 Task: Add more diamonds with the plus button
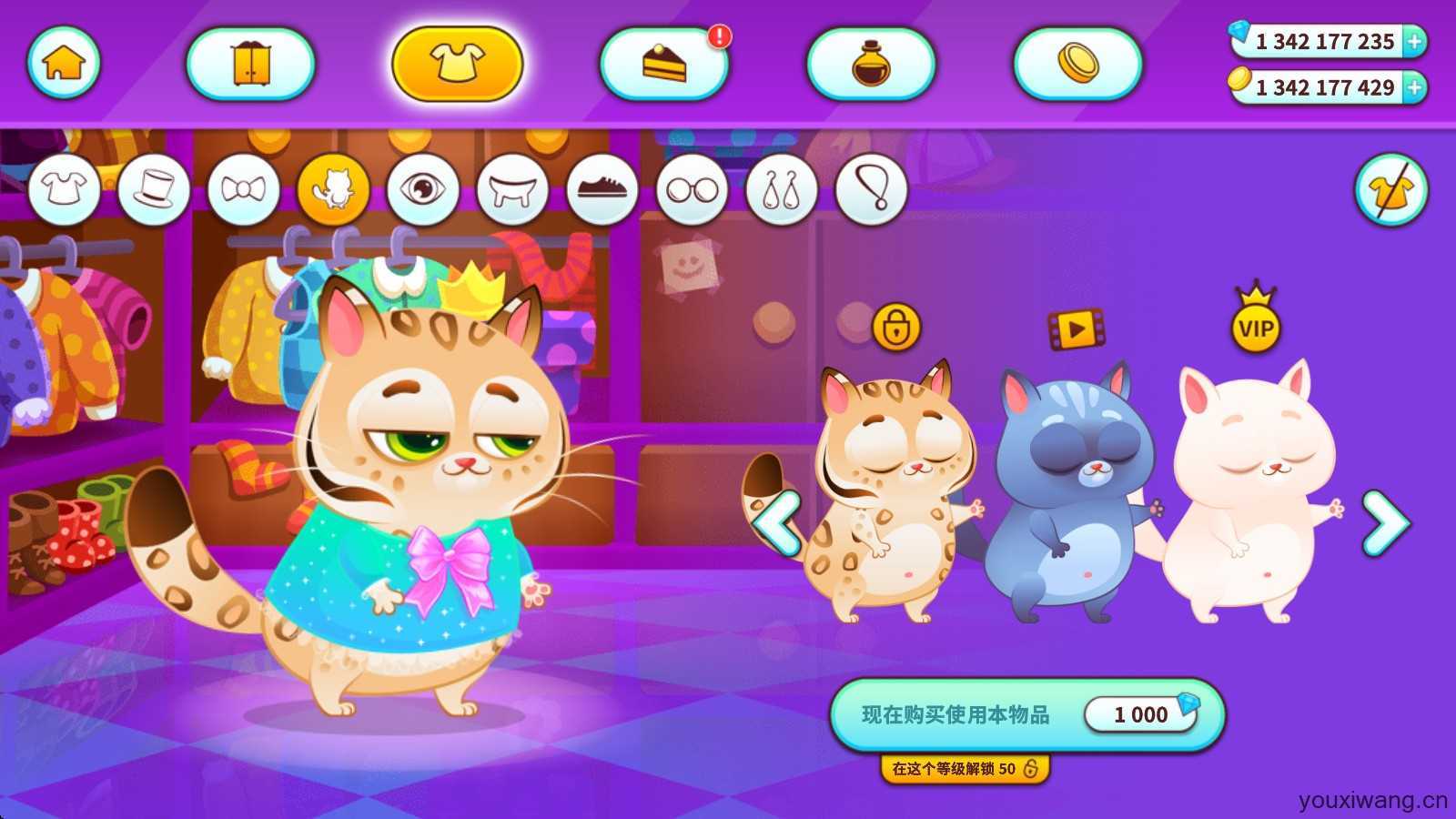click(1412, 41)
